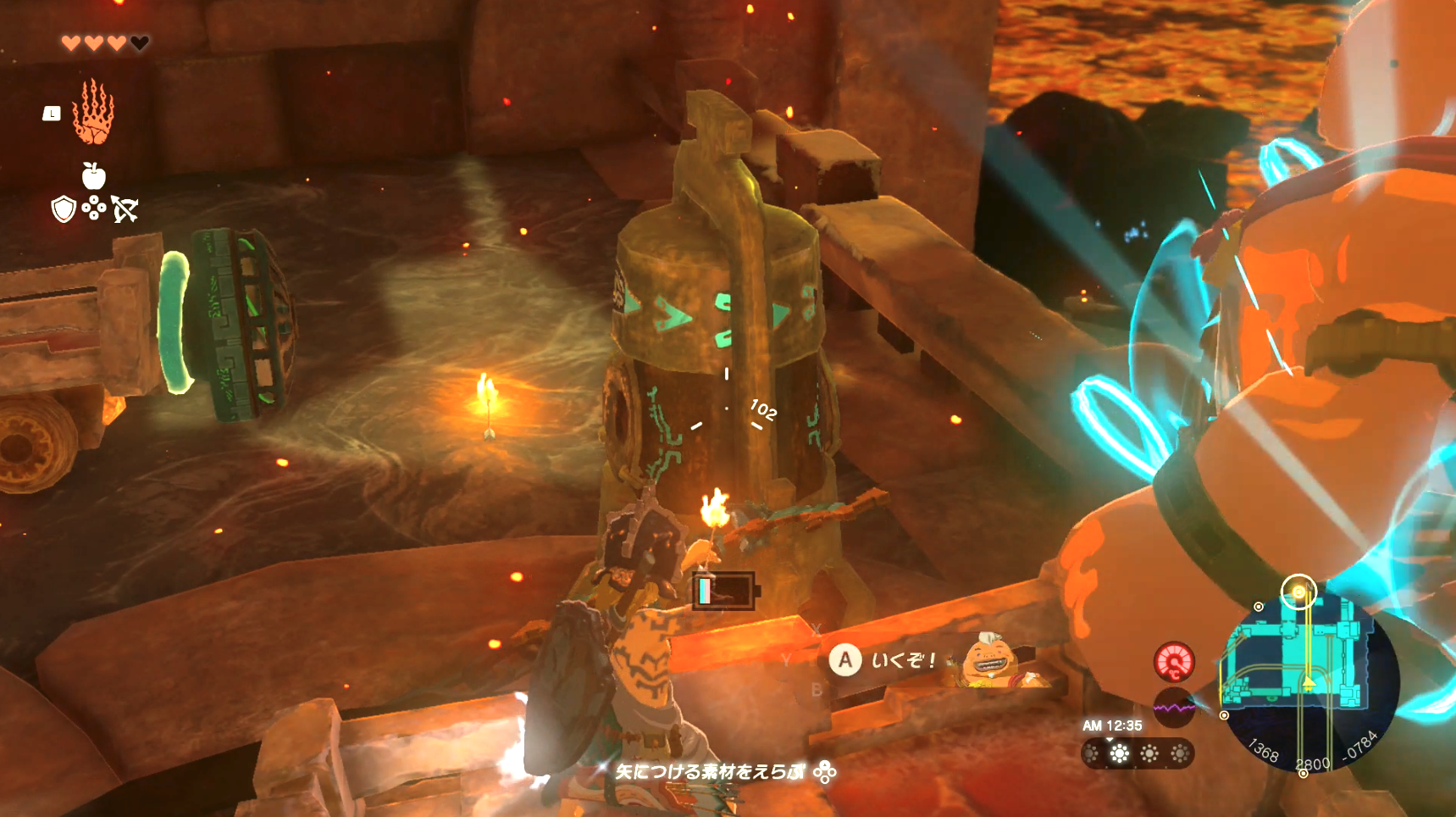
Task: Click the apple food icon in the HUD
Action: tap(96, 175)
